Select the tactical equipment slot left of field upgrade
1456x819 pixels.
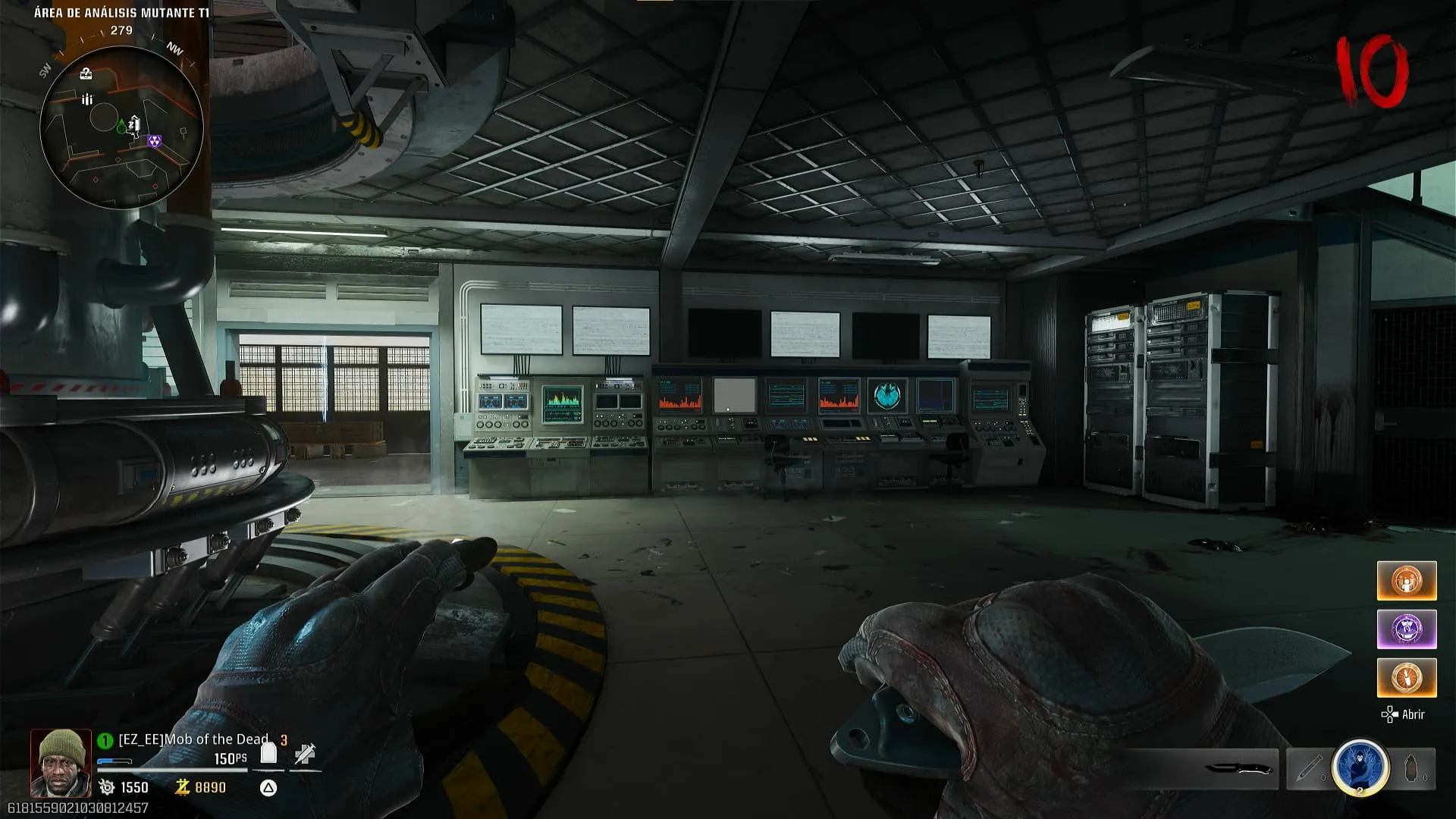click(1308, 769)
